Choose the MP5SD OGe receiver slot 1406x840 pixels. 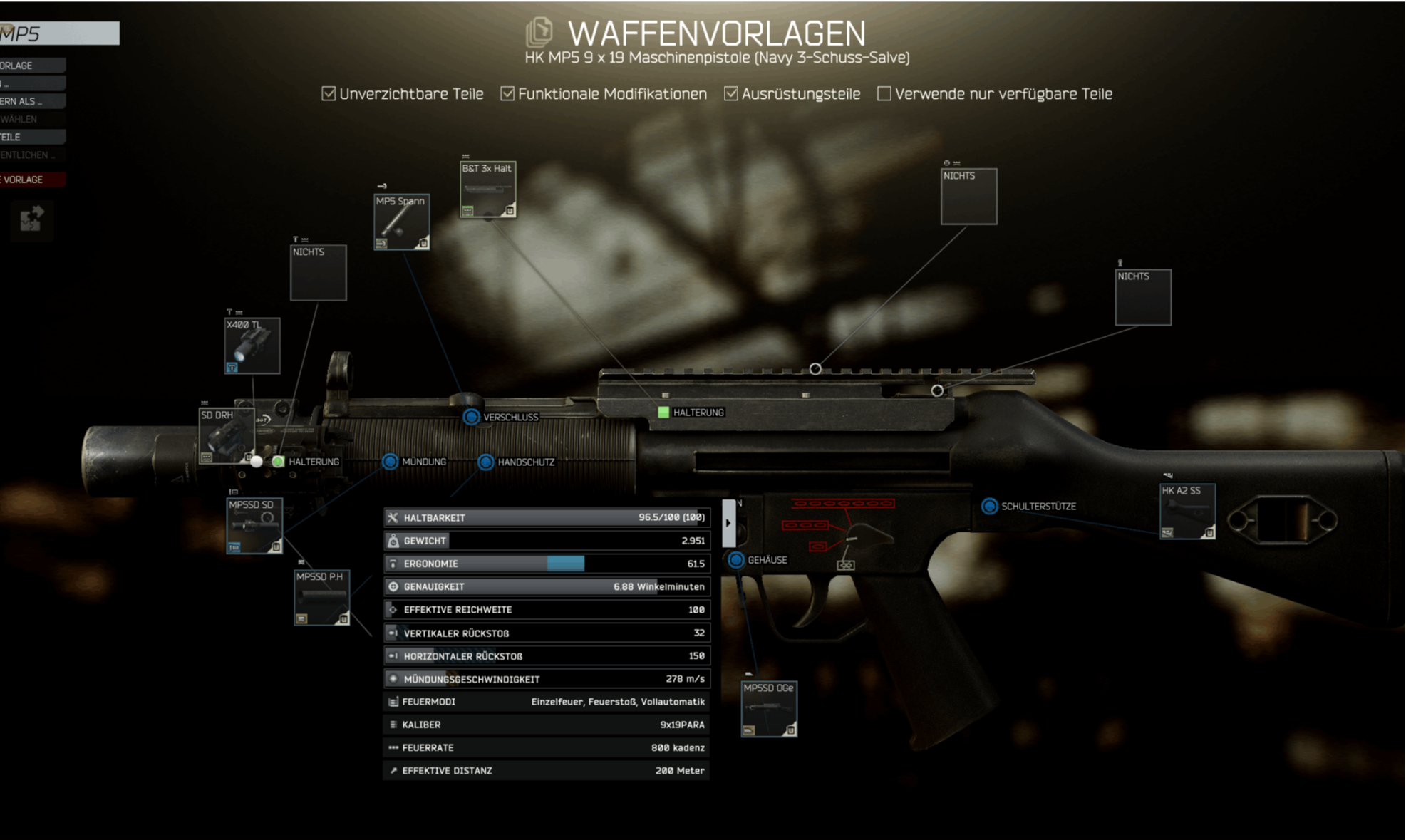pyautogui.click(x=768, y=709)
